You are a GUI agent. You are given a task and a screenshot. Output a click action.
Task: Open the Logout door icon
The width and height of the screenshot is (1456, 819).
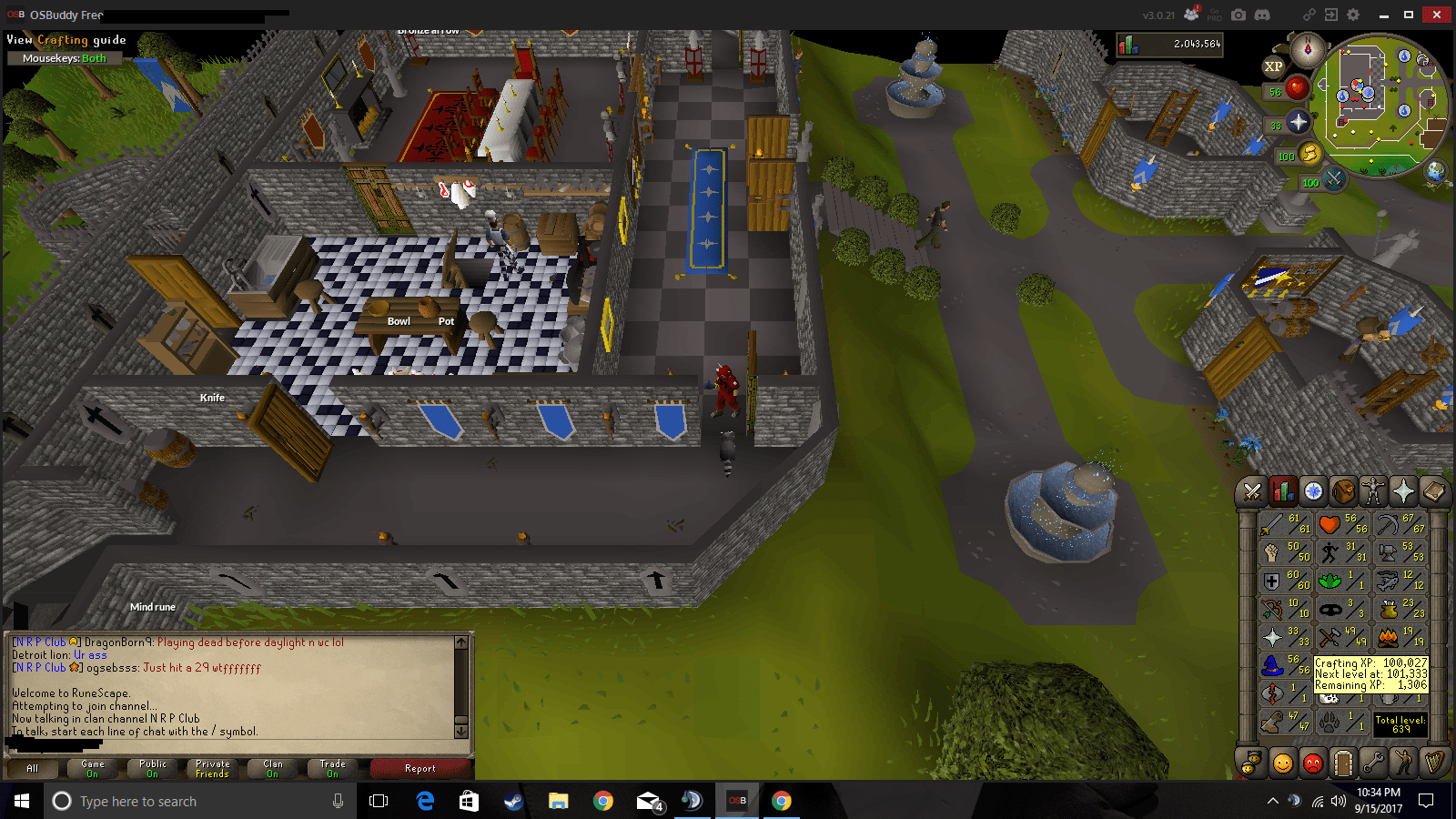coord(1342,763)
